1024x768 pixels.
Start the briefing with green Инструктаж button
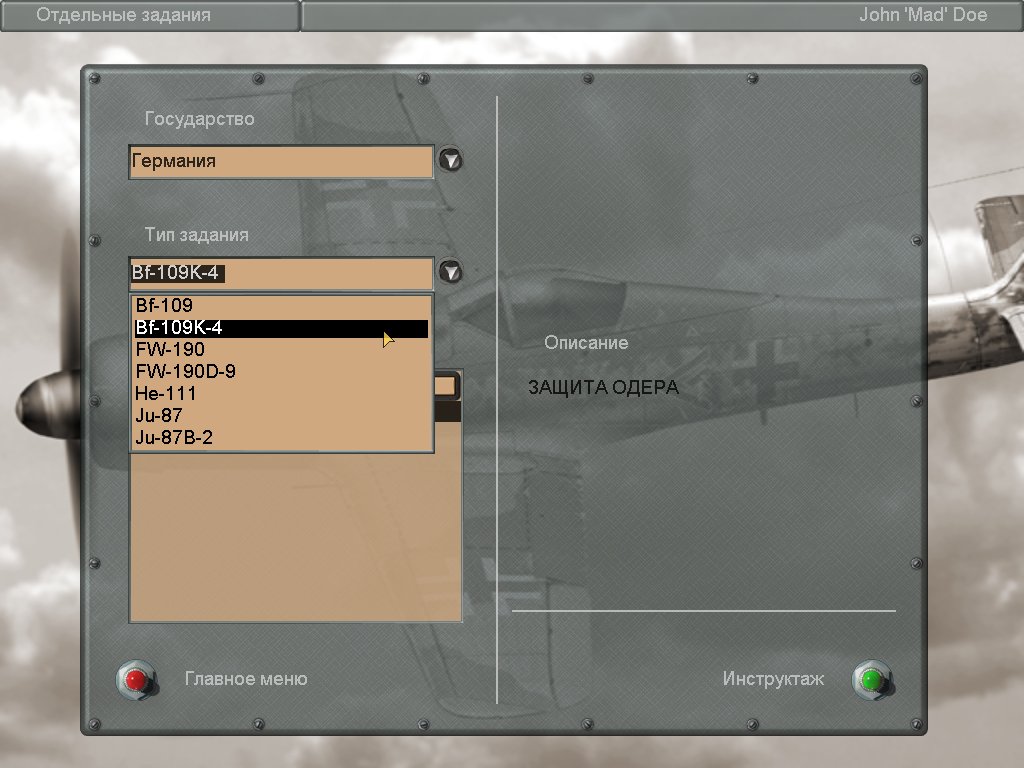click(x=871, y=680)
